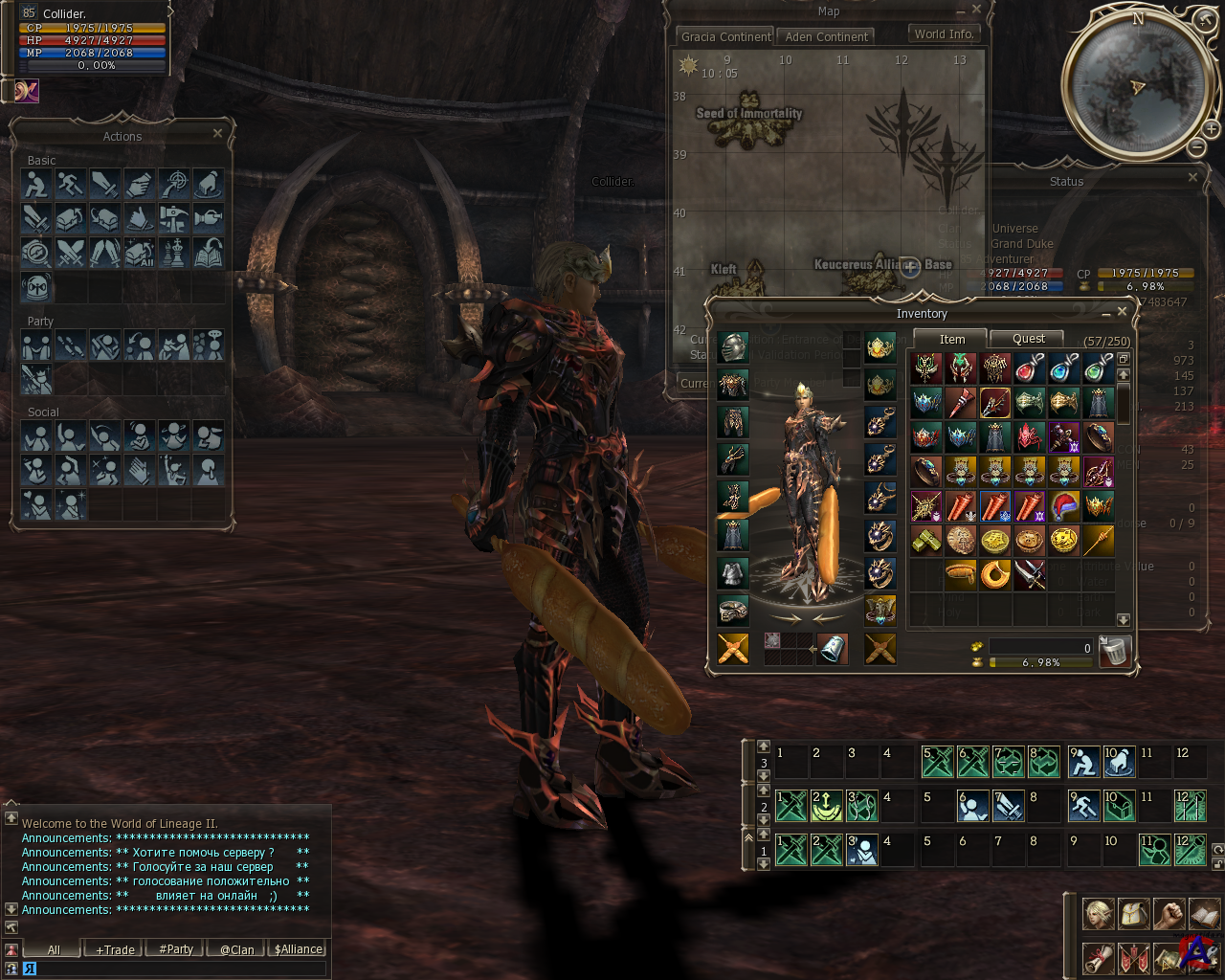Image resolution: width=1225 pixels, height=980 pixels.
Task: Click the World Info. button
Action: (x=944, y=33)
